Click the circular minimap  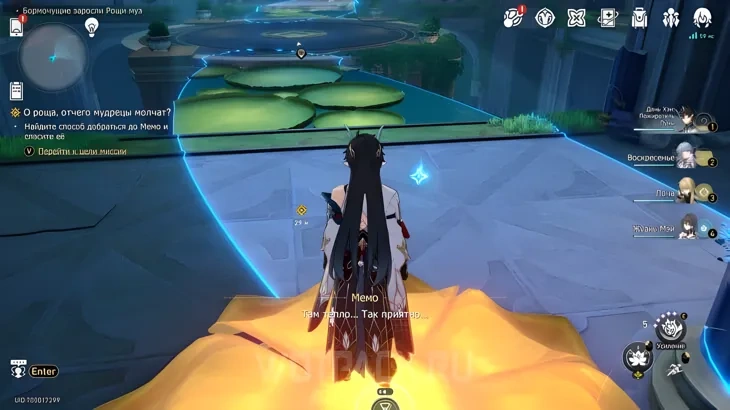coord(53,56)
